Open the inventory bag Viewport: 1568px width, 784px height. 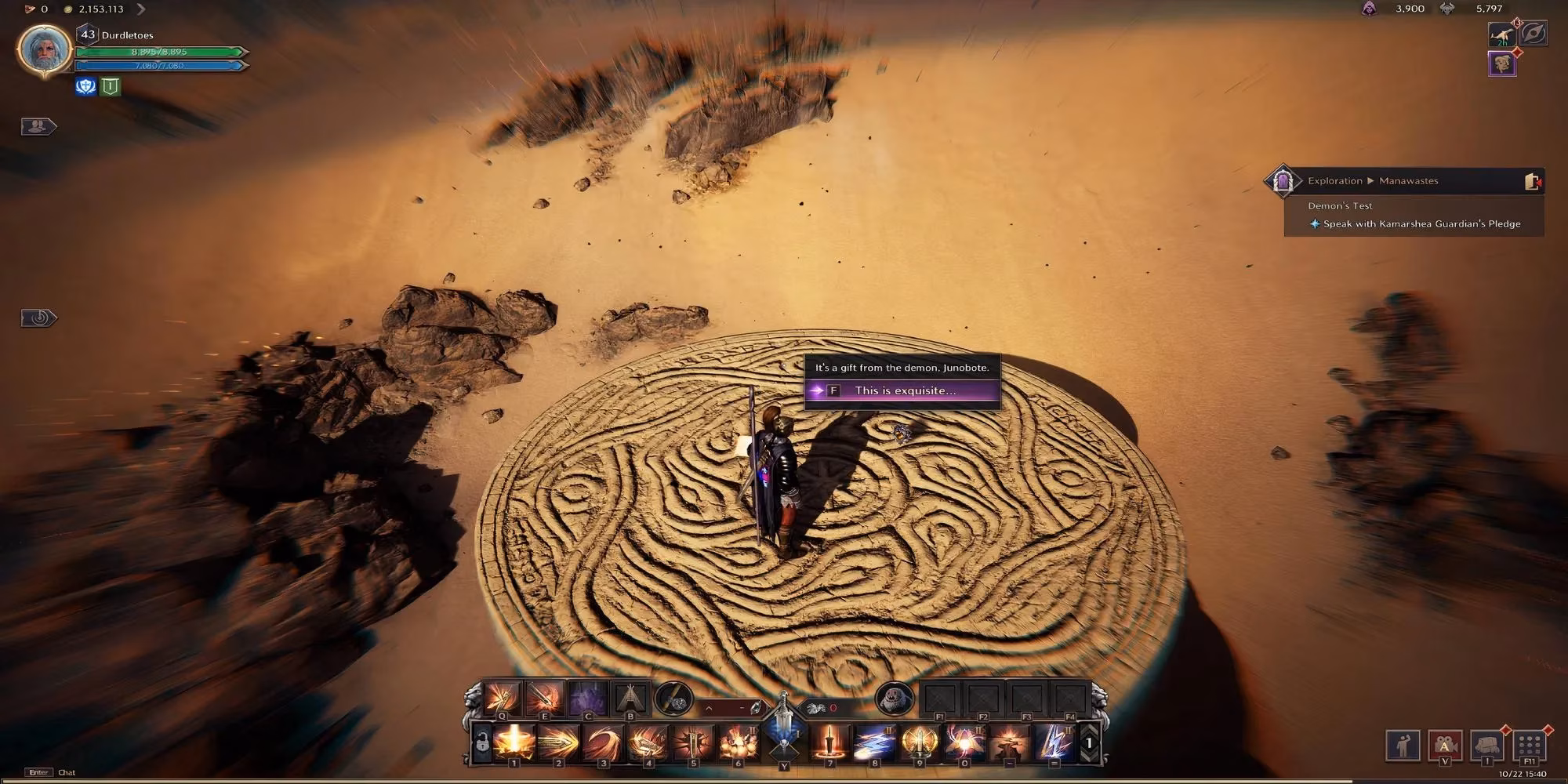coord(1486,745)
